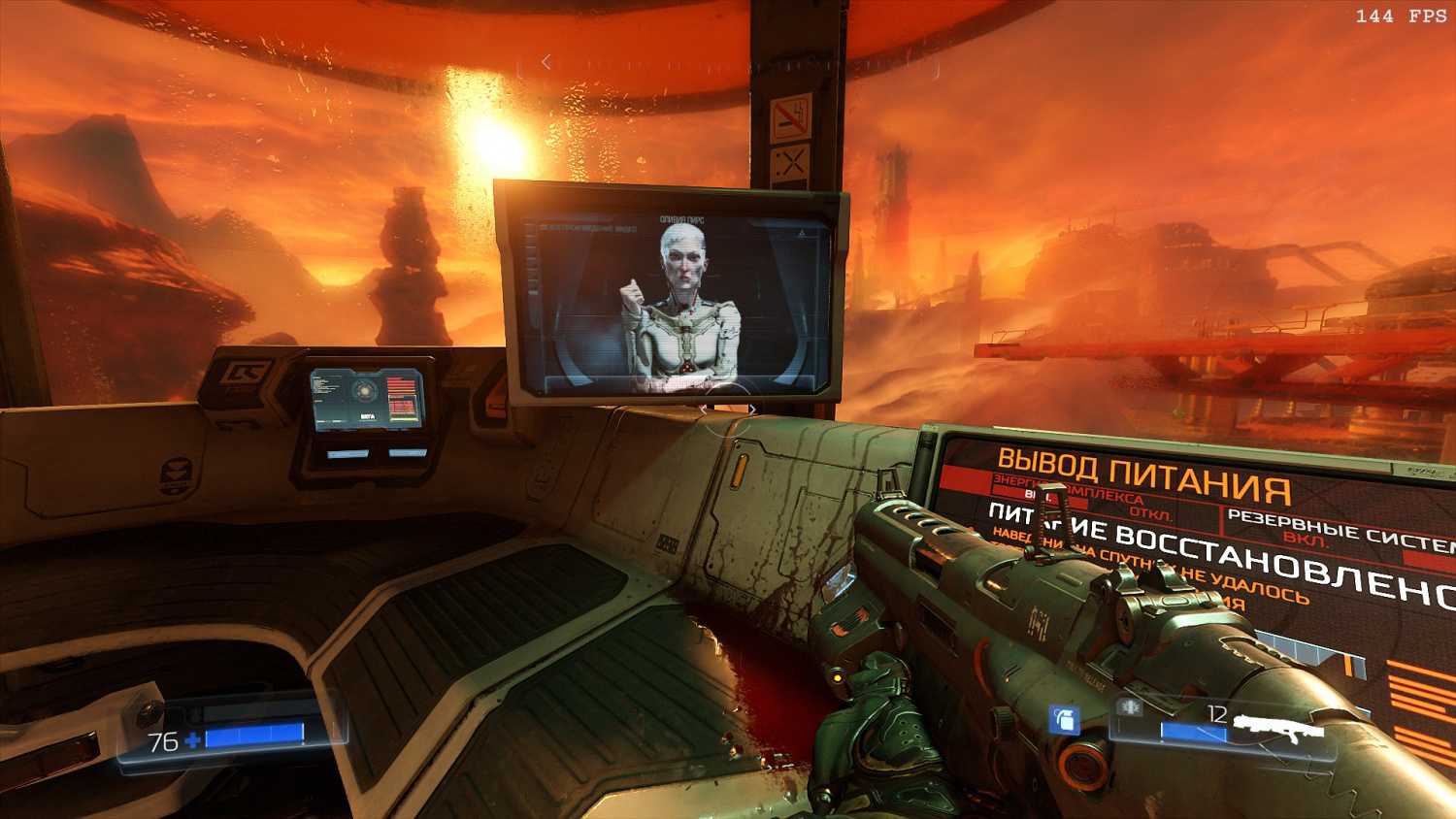Select the frag grenade equipment icon
Screen dimensions: 1456x819
tap(1065, 719)
